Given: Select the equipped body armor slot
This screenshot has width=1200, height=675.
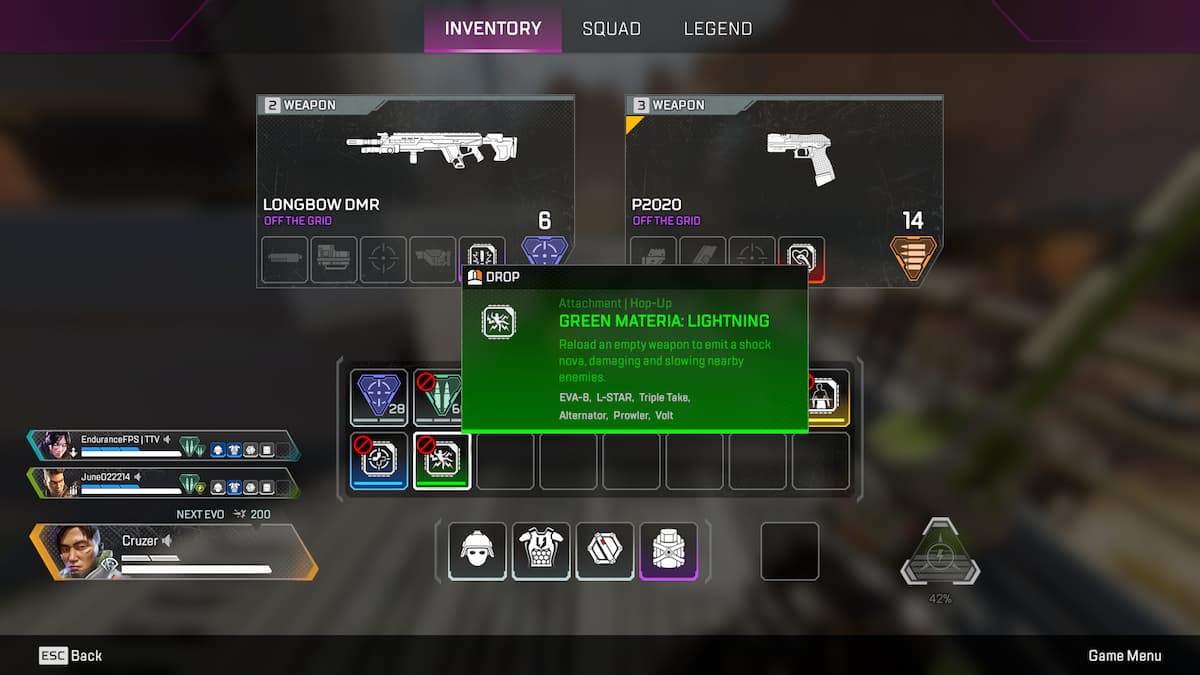Looking at the screenshot, I should [x=541, y=551].
